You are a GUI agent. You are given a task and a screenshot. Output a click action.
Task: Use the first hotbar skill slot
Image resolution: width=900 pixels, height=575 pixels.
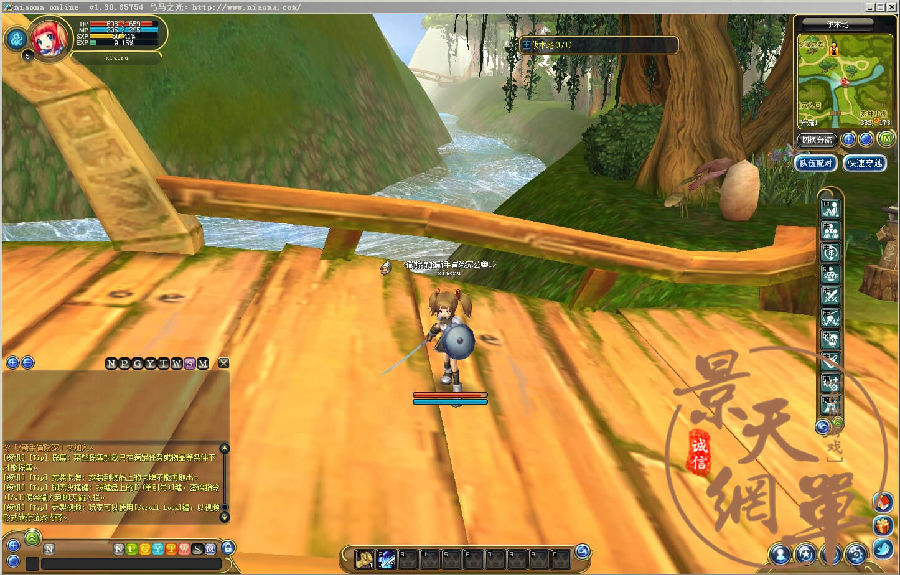365,558
